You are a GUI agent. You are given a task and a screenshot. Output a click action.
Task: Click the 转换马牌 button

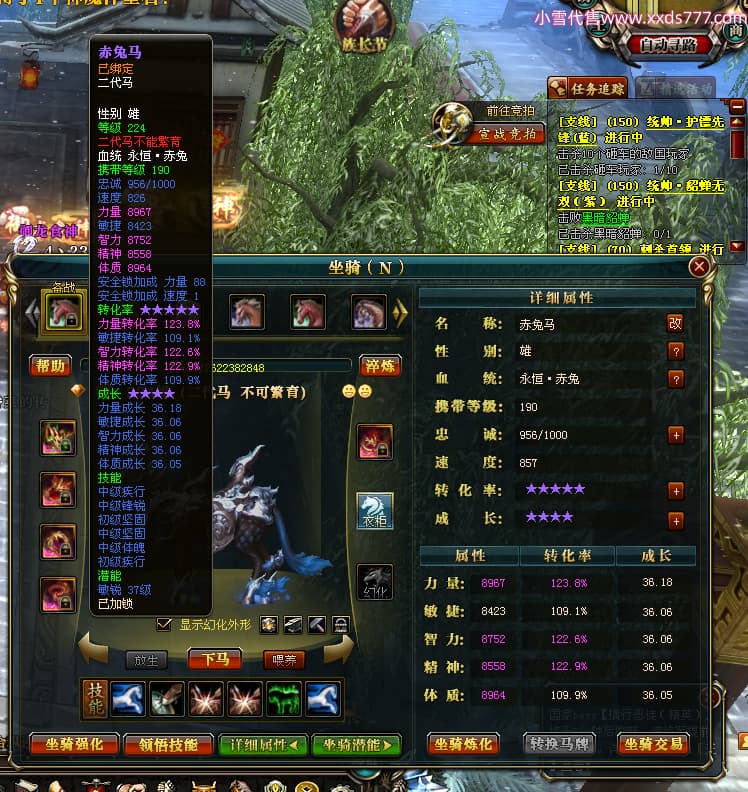[563, 745]
